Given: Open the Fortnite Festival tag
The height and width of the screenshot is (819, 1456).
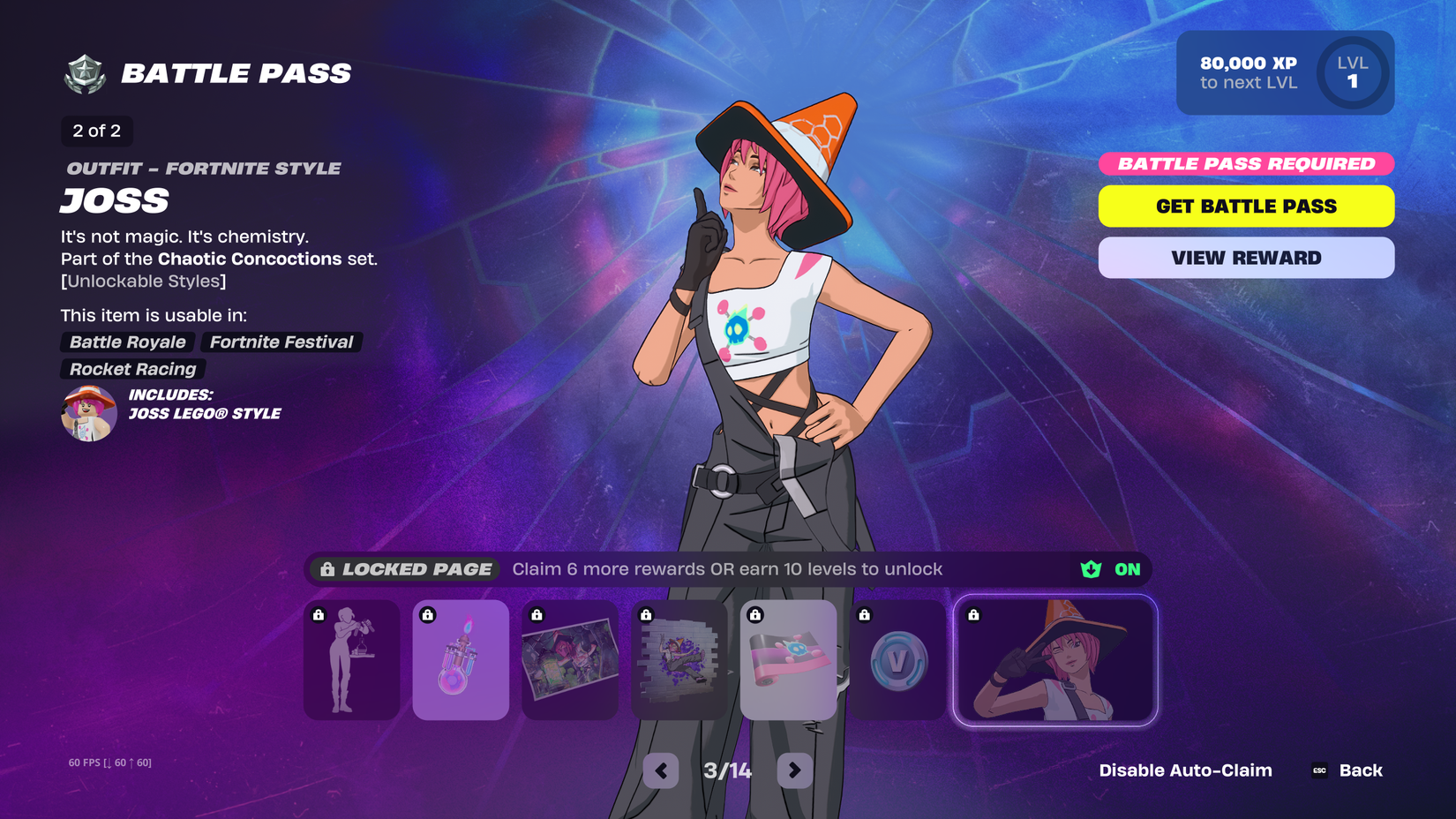Looking at the screenshot, I should [x=281, y=342].
